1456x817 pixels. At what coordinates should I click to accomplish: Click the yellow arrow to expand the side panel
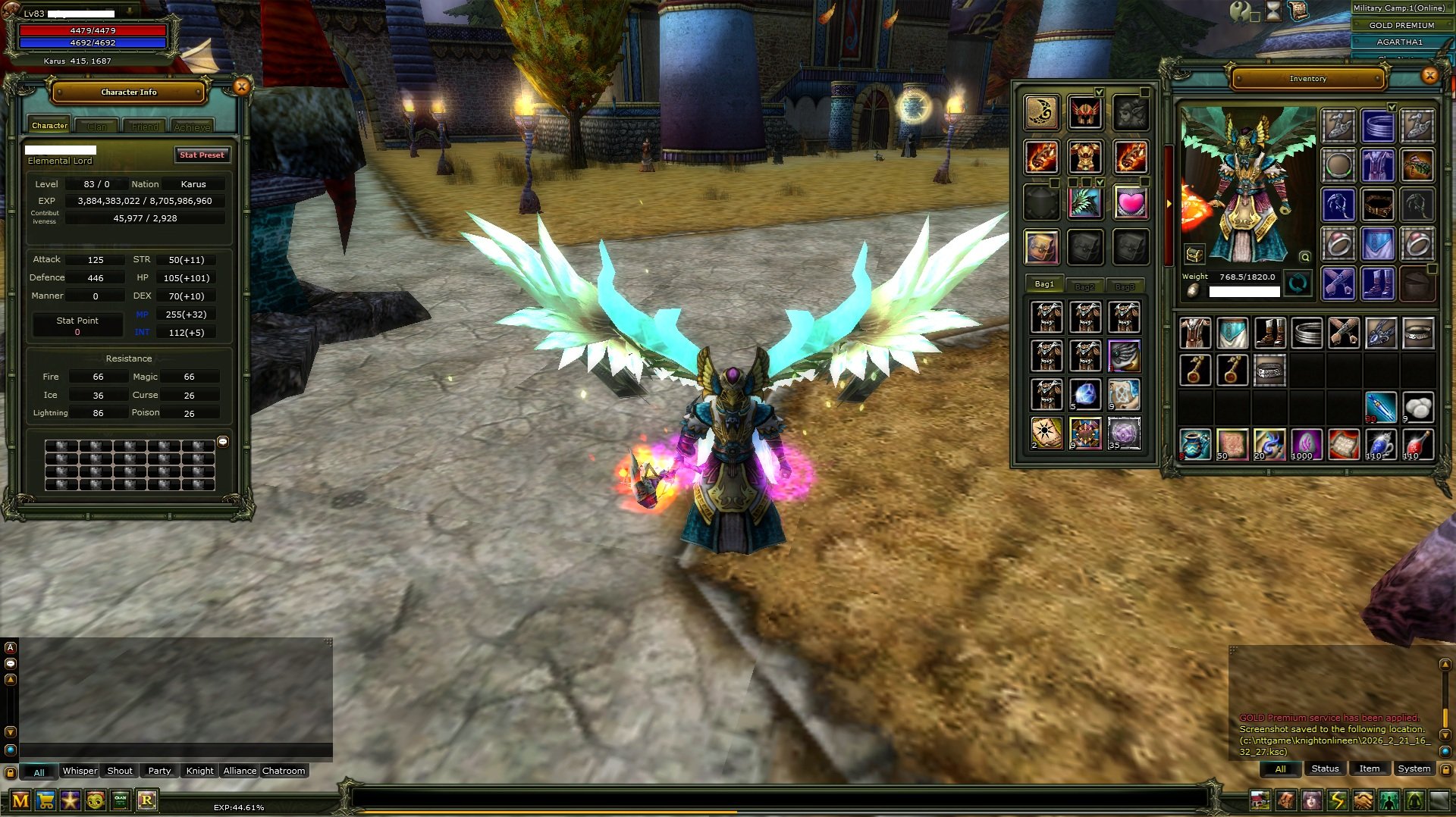tap(1169, 204)
